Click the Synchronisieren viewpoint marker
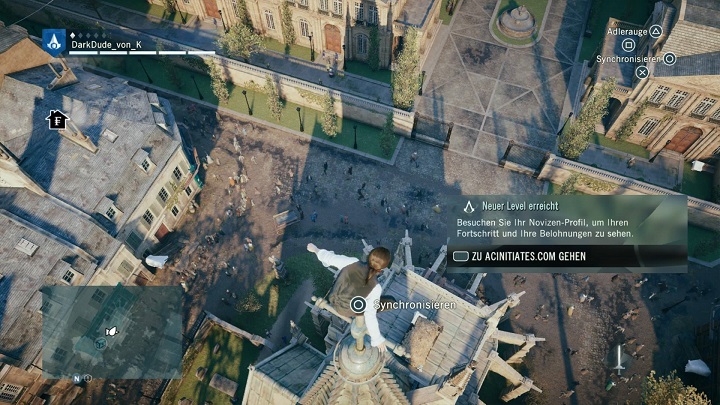The image size is (720, 405). (x=358, y=304)
